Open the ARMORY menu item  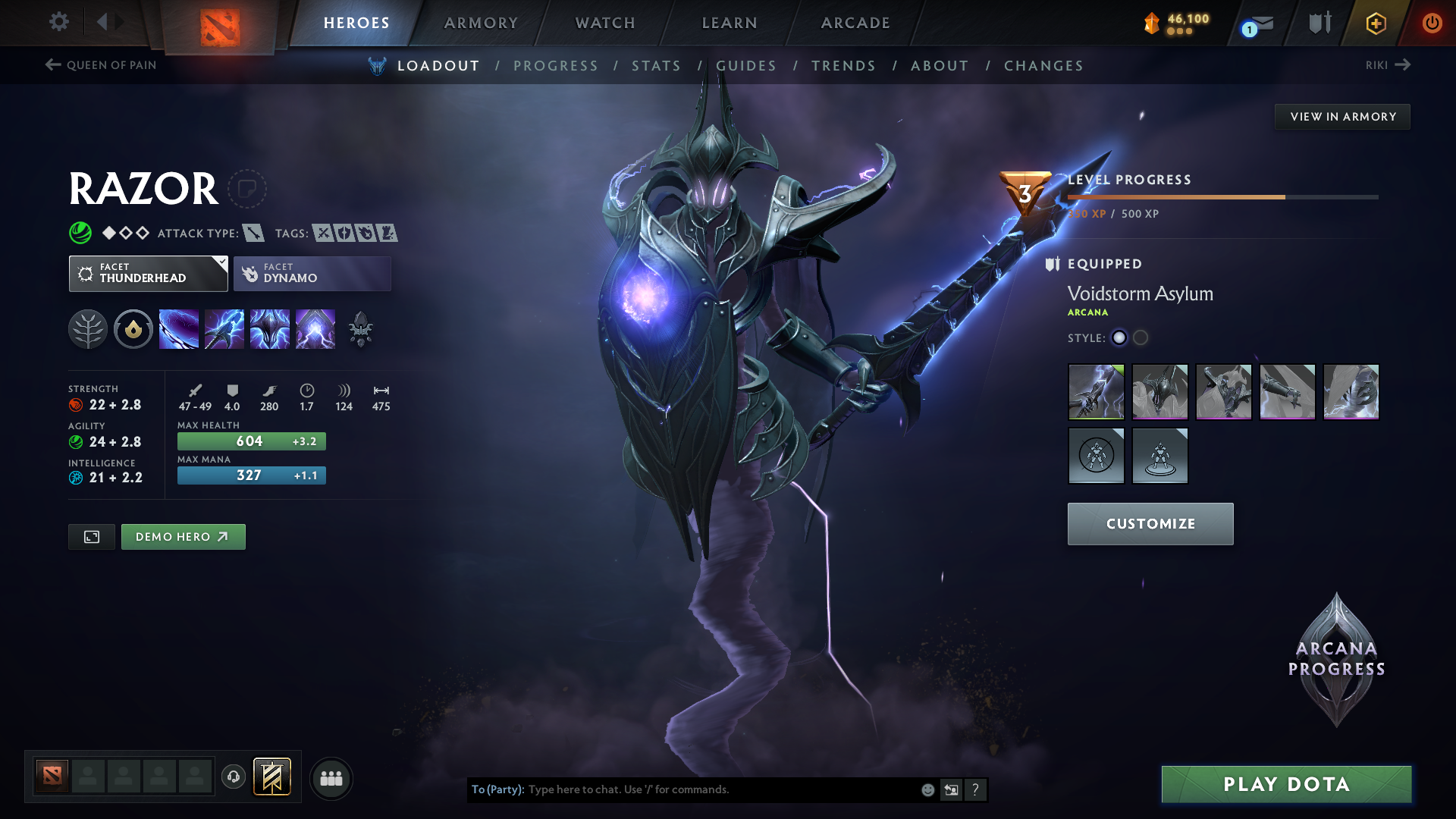pyautogui.click(x=480, y=23)
